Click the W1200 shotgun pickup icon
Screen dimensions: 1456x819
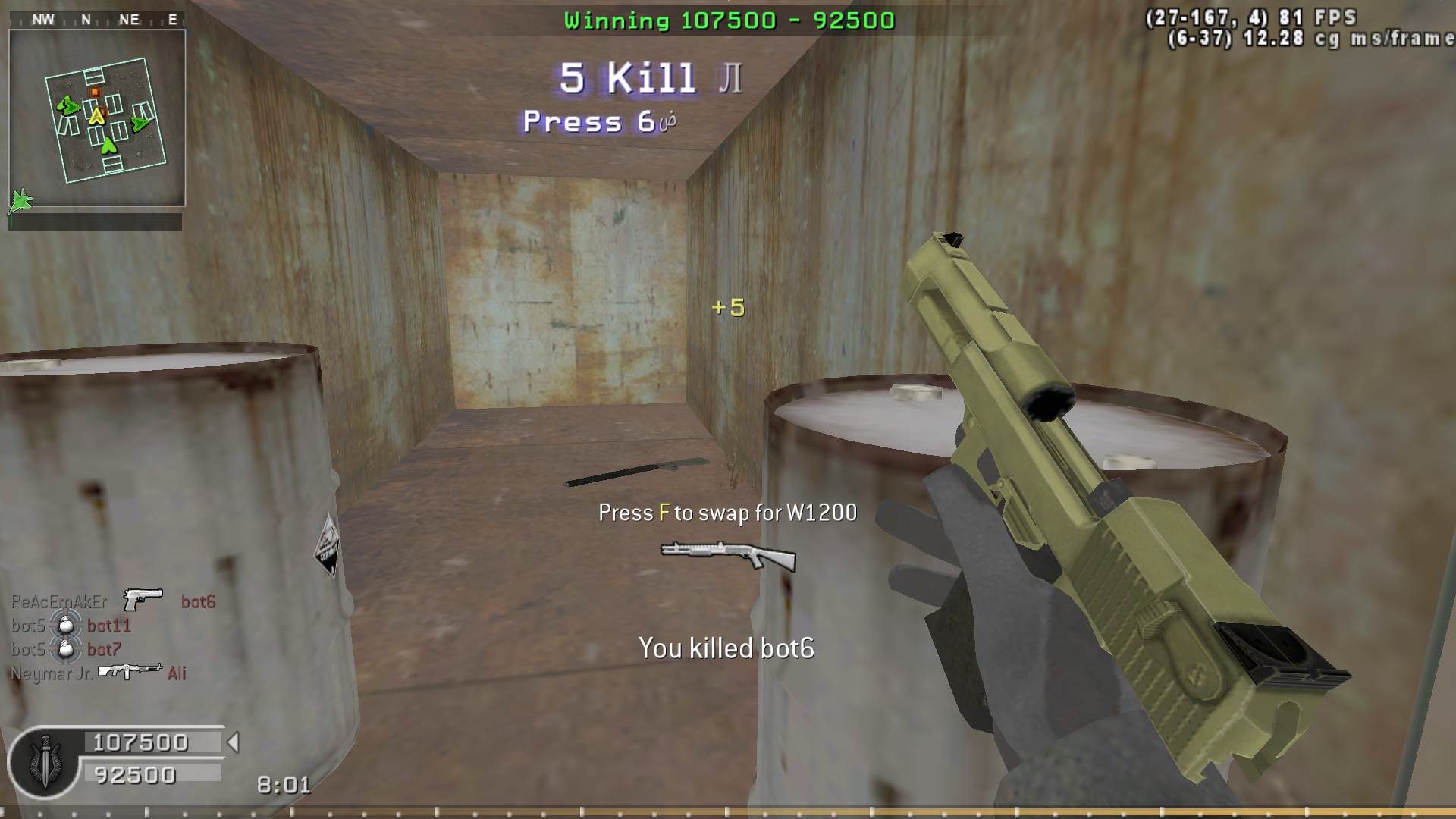(x=728, y=554)
